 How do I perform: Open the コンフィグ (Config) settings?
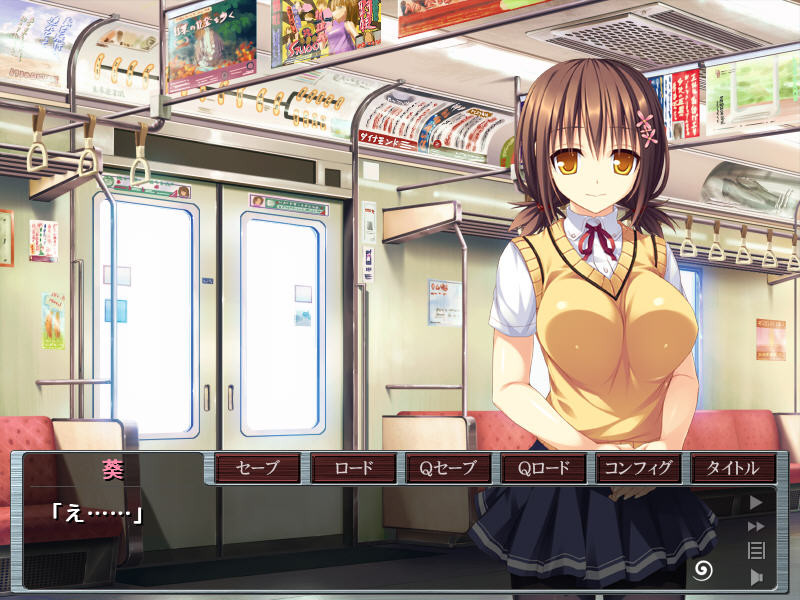tap(639, 468)
